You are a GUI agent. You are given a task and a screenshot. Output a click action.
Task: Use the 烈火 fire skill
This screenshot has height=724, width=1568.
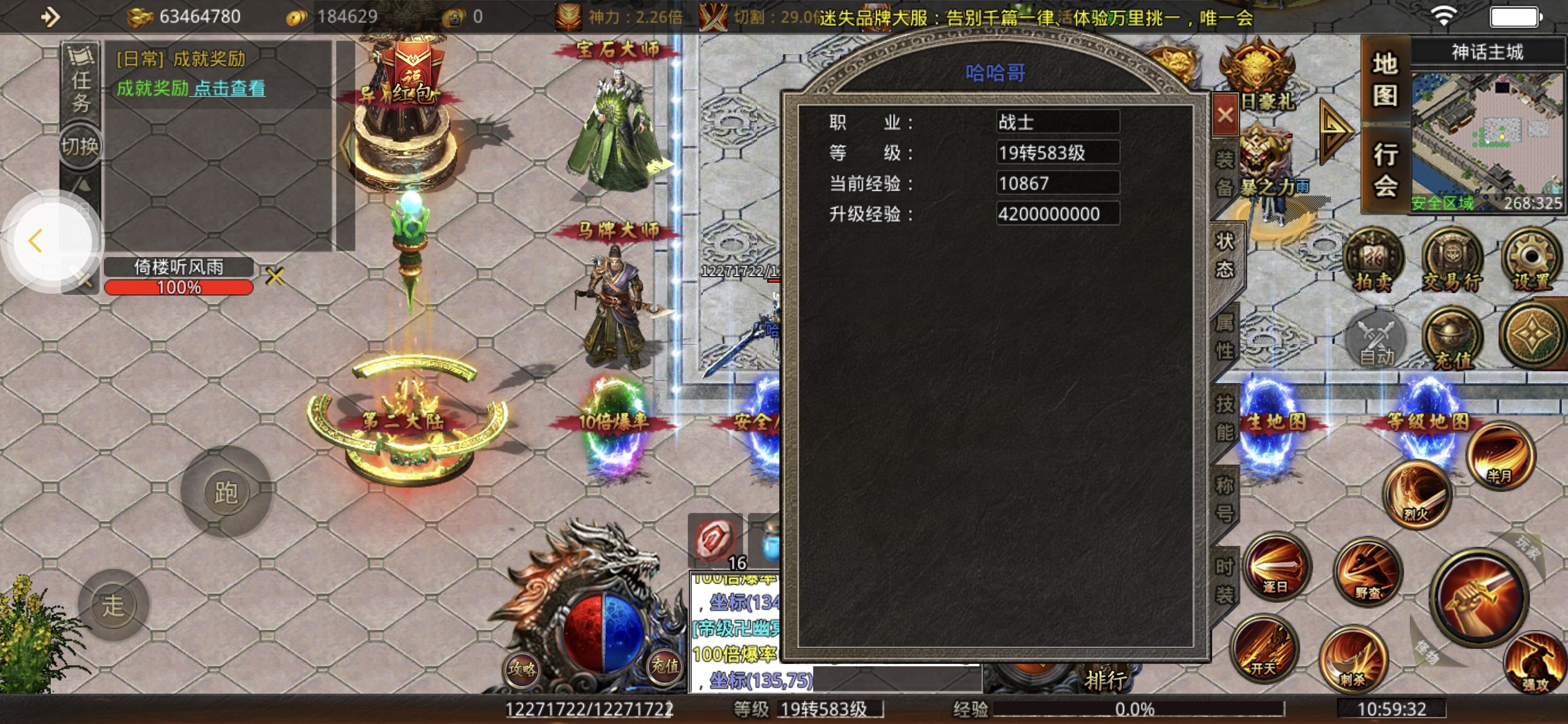(1417, 494)
